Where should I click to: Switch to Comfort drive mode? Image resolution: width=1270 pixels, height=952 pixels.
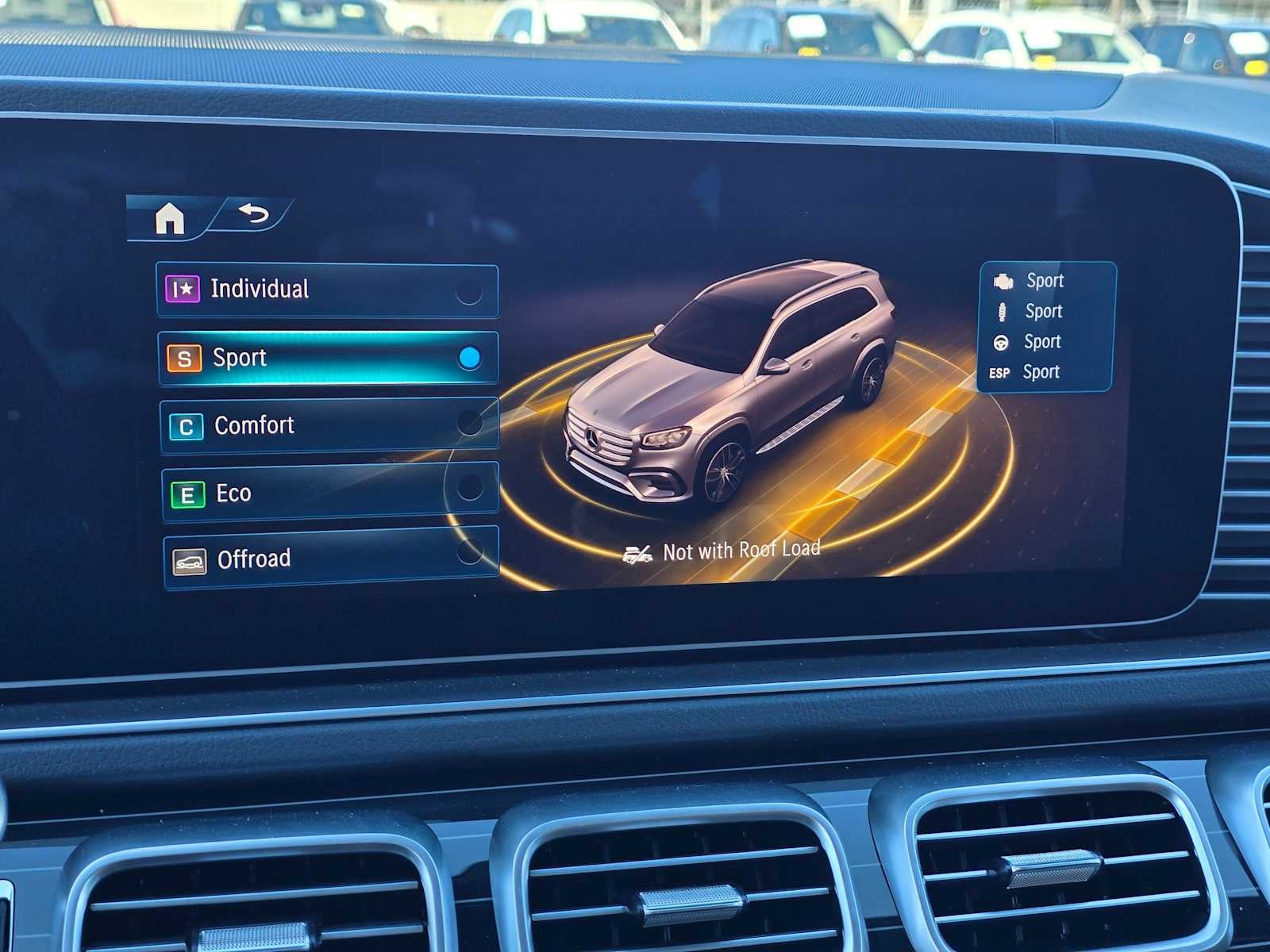click(x=325, y=426)
